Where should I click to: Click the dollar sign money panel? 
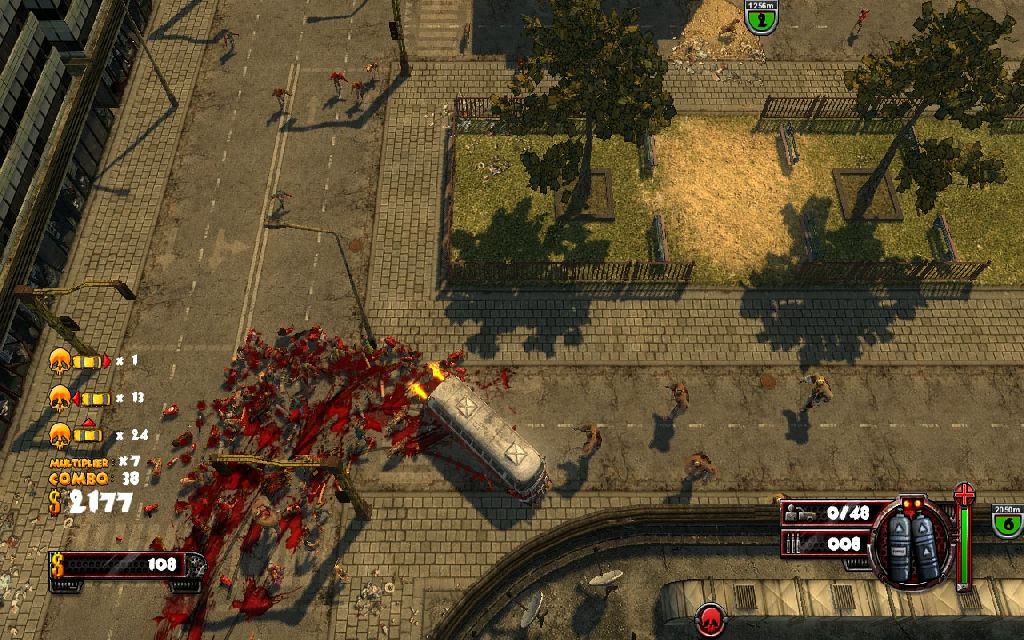click(x=126, y=565)
